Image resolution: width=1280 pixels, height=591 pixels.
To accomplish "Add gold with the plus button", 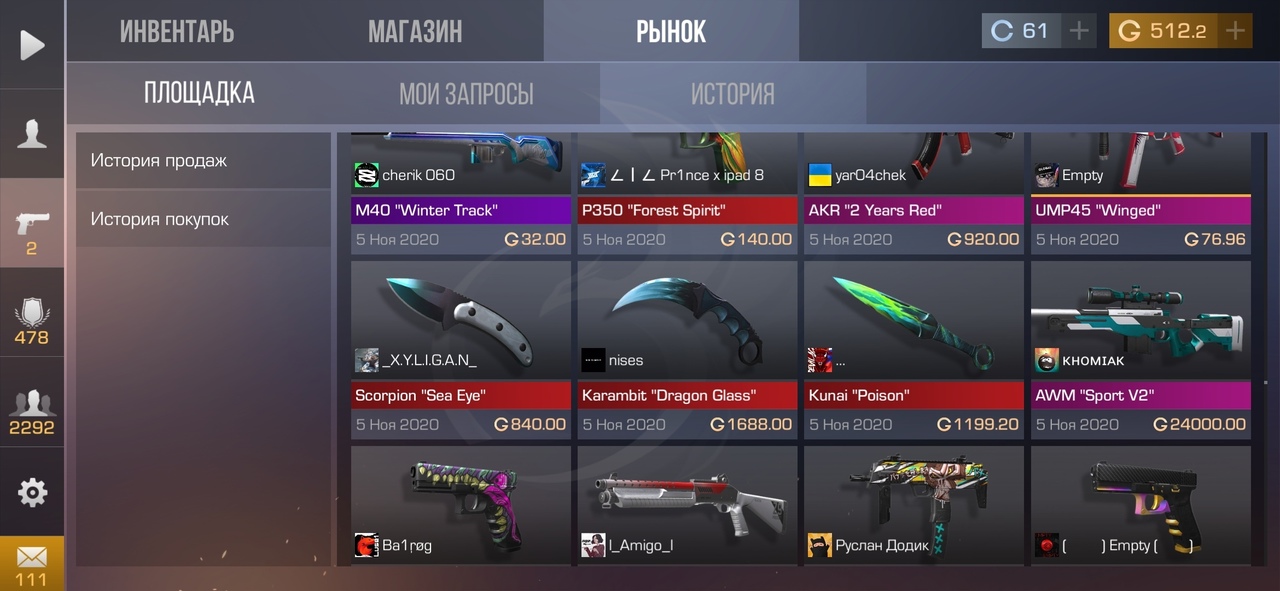I will 1236,31.
